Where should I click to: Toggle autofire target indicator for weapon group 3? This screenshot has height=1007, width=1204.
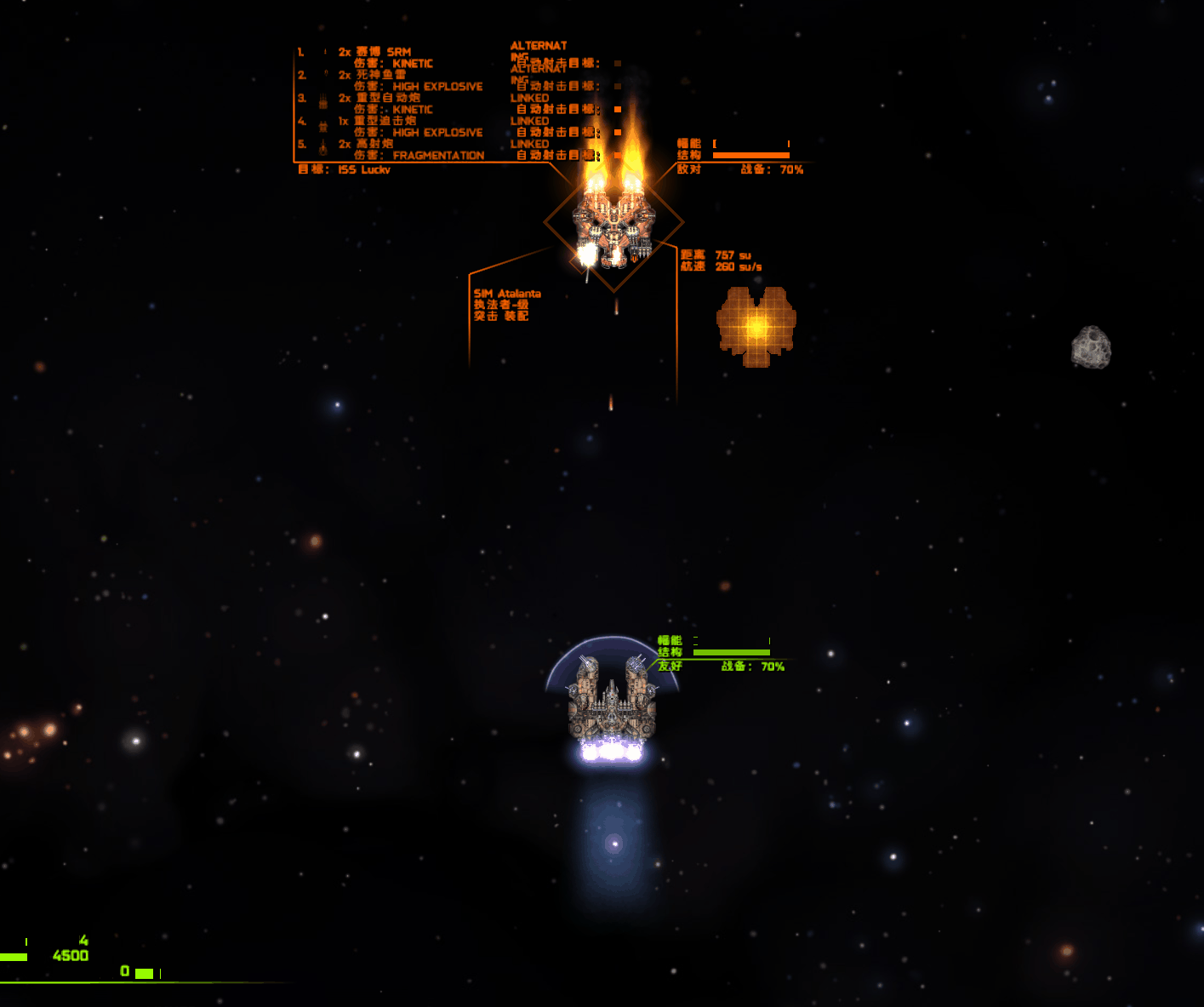point(617,110)
